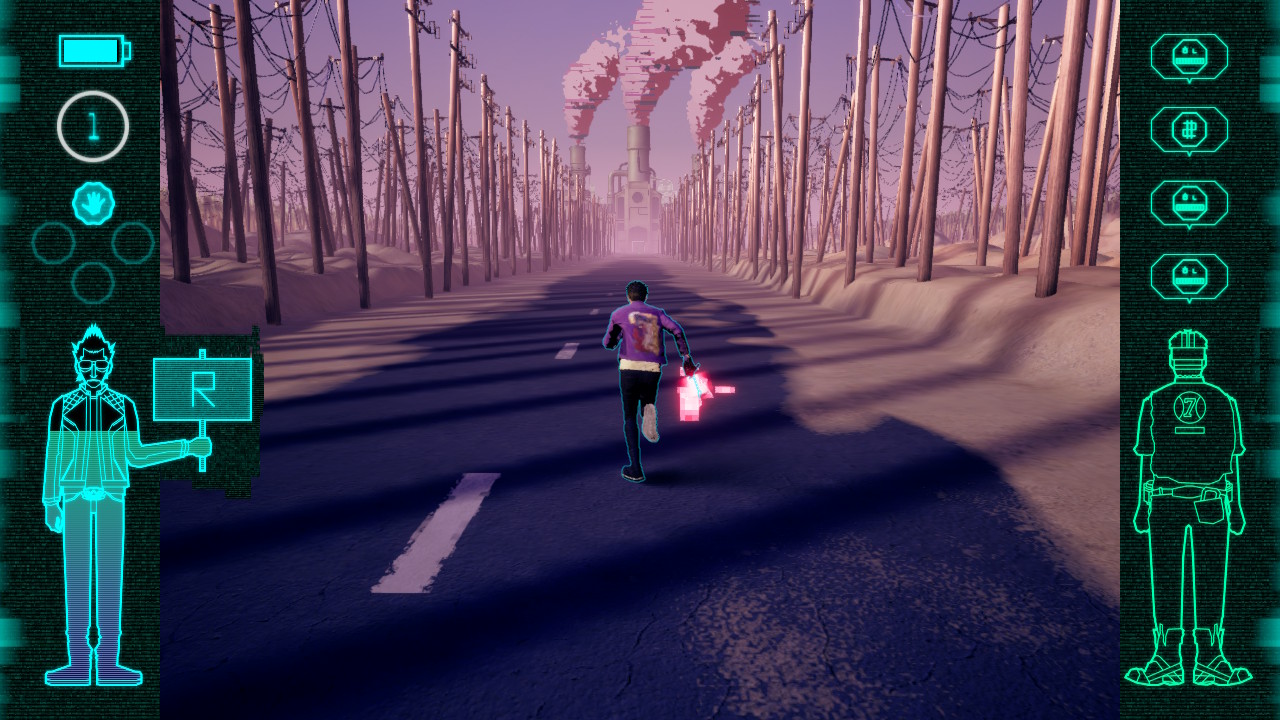Select the currency symbol speech bubble icon
Viewport: 1280px width, 720px height.
pos(1189,130)
